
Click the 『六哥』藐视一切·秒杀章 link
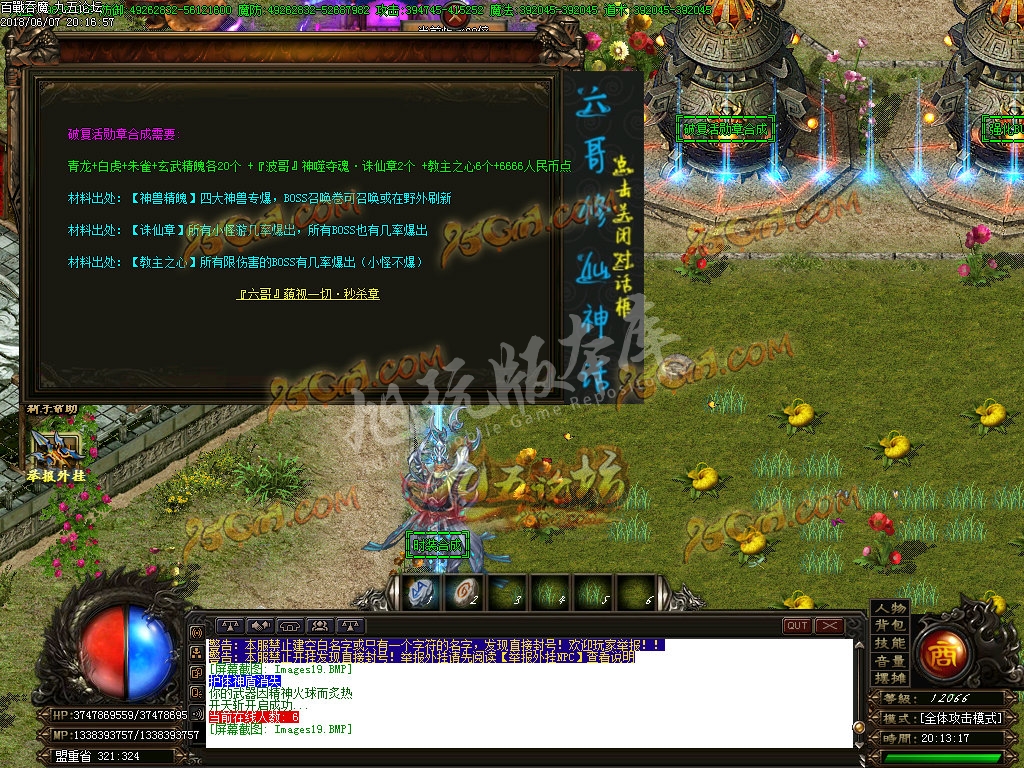click(308, 294)
